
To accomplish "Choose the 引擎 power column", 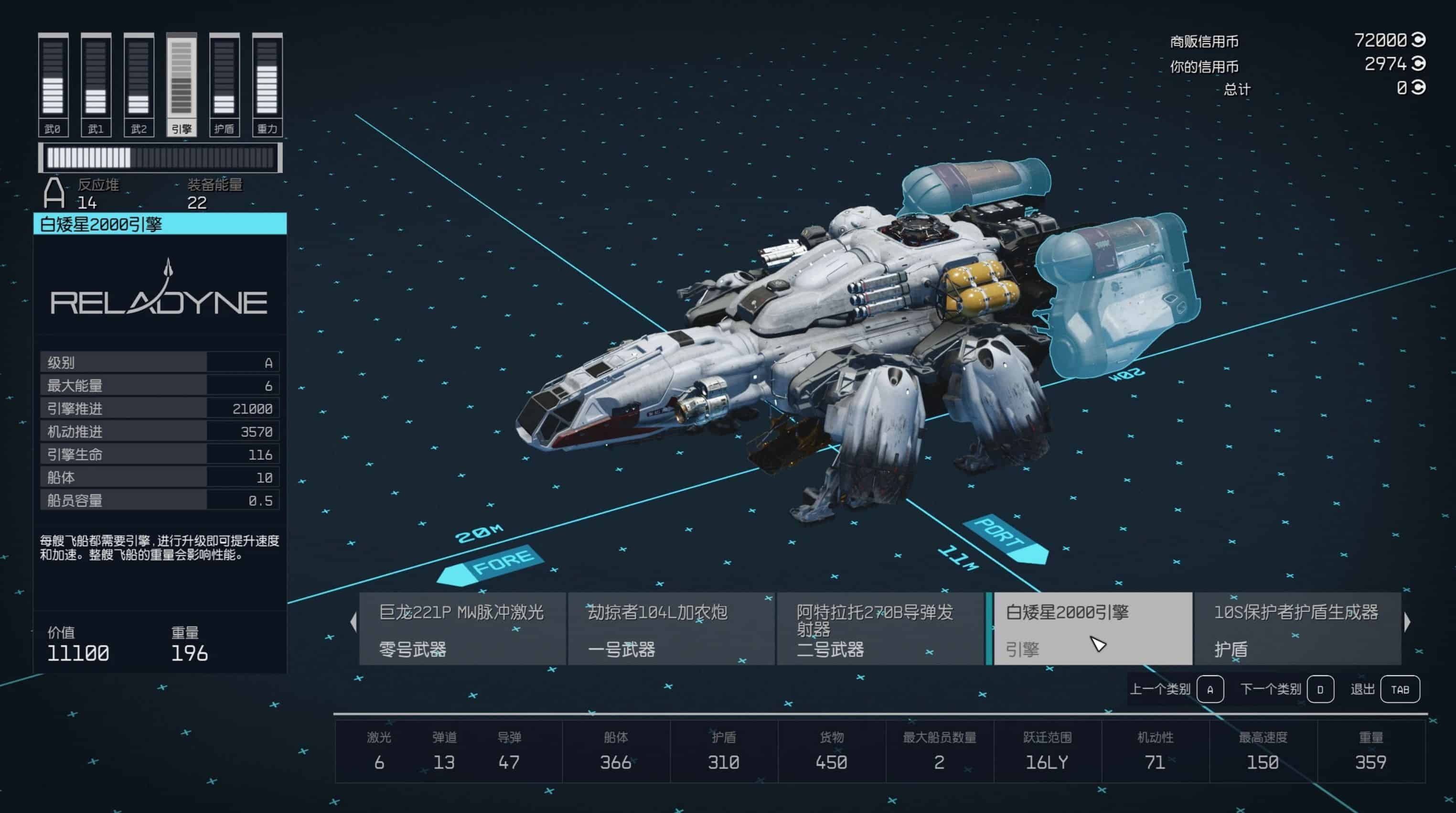I will 182,85.
